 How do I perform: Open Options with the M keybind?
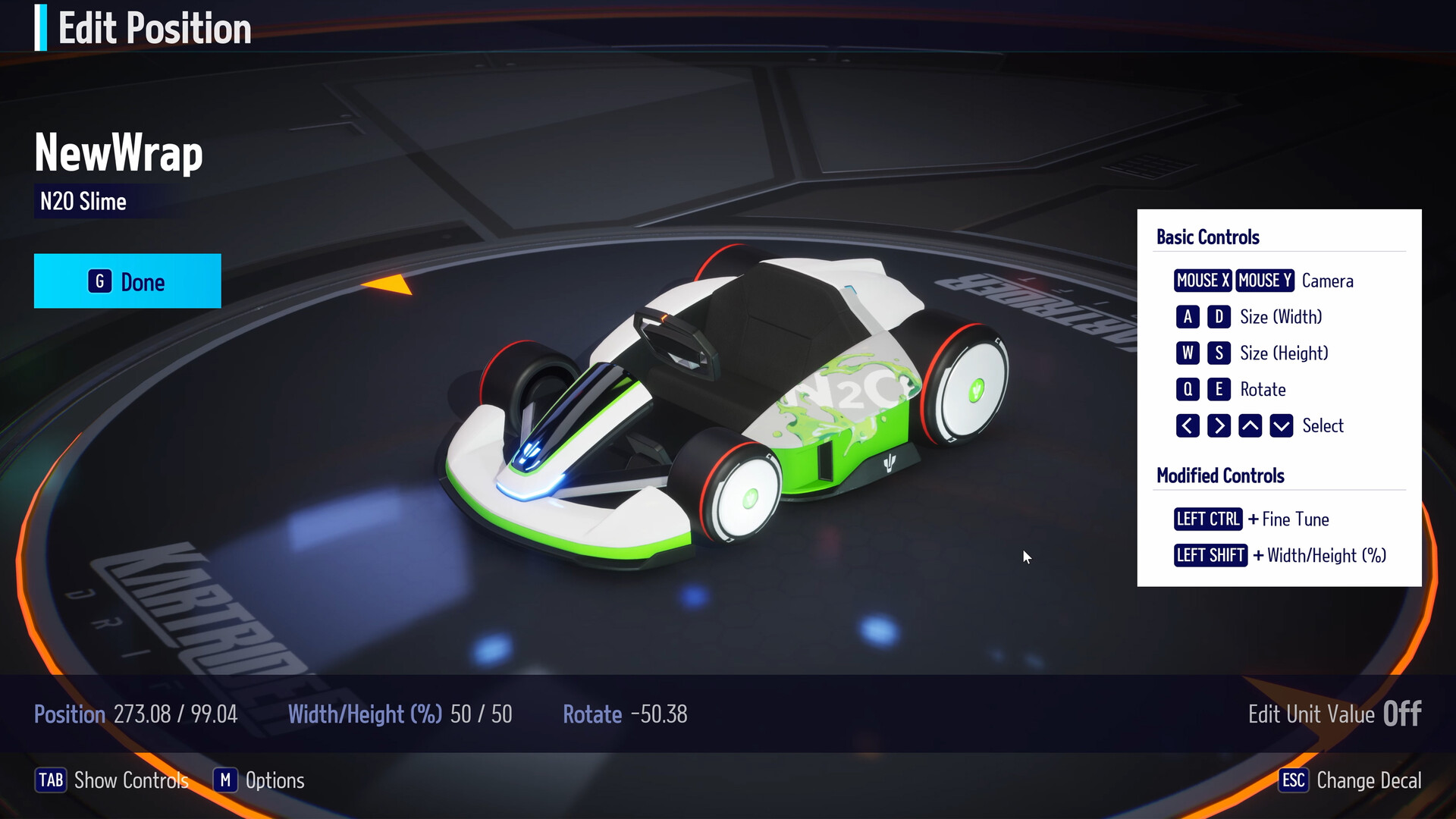tap(225, 780)
